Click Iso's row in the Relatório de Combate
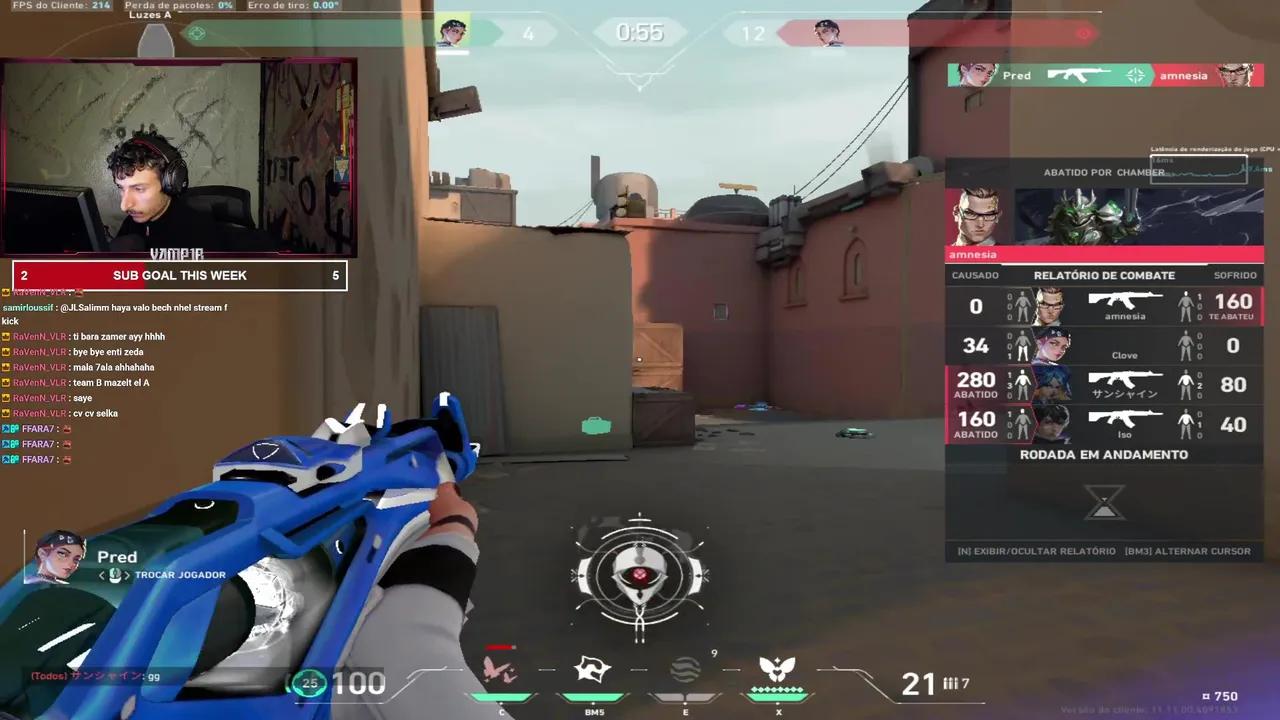The height and width of the screenshot is (720, 1280). pyautogui.click(x=1100, y=423)
